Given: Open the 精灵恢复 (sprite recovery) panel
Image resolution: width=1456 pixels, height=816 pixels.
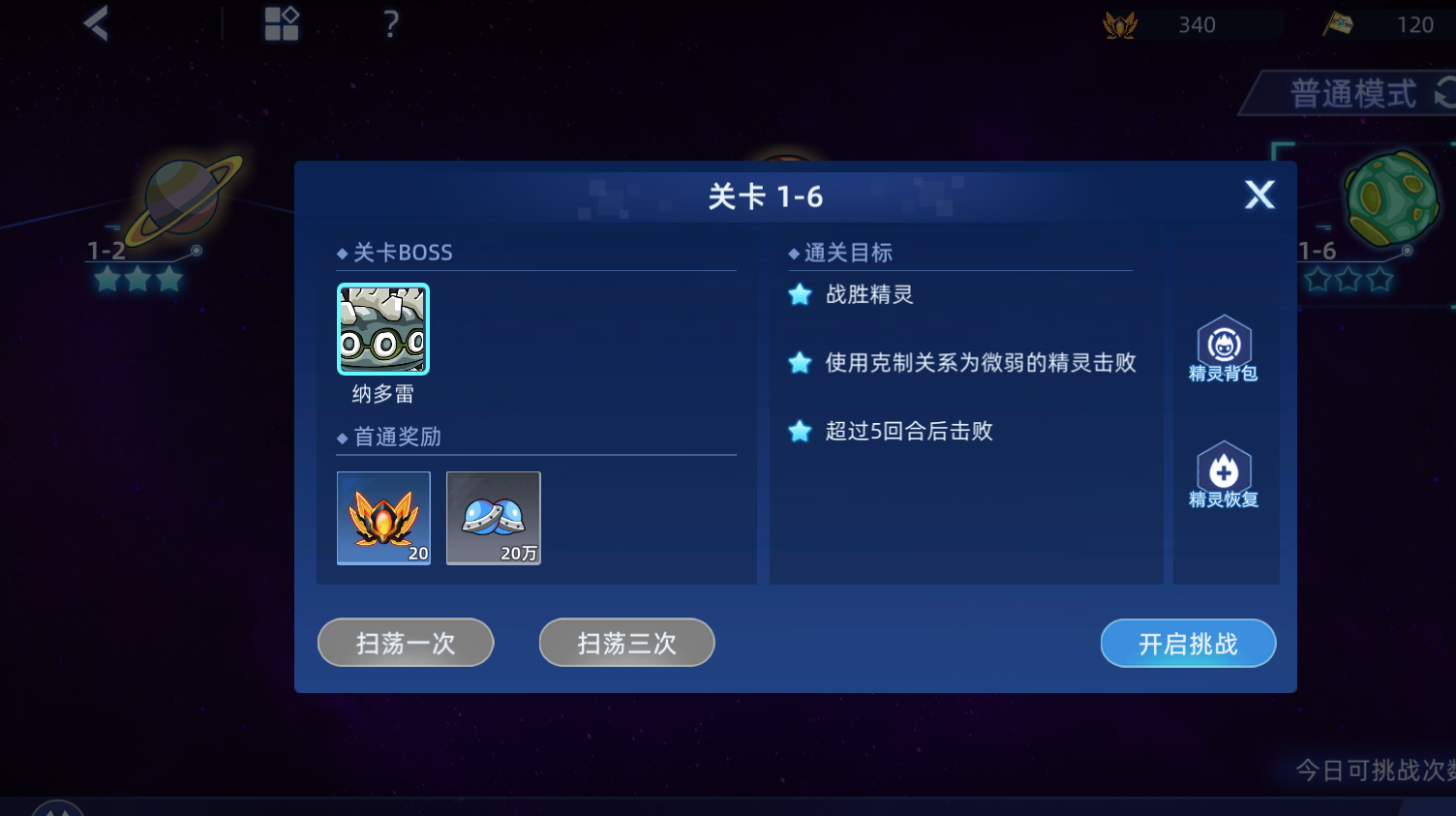Looking at the screenshot, I should point(1224,474).
